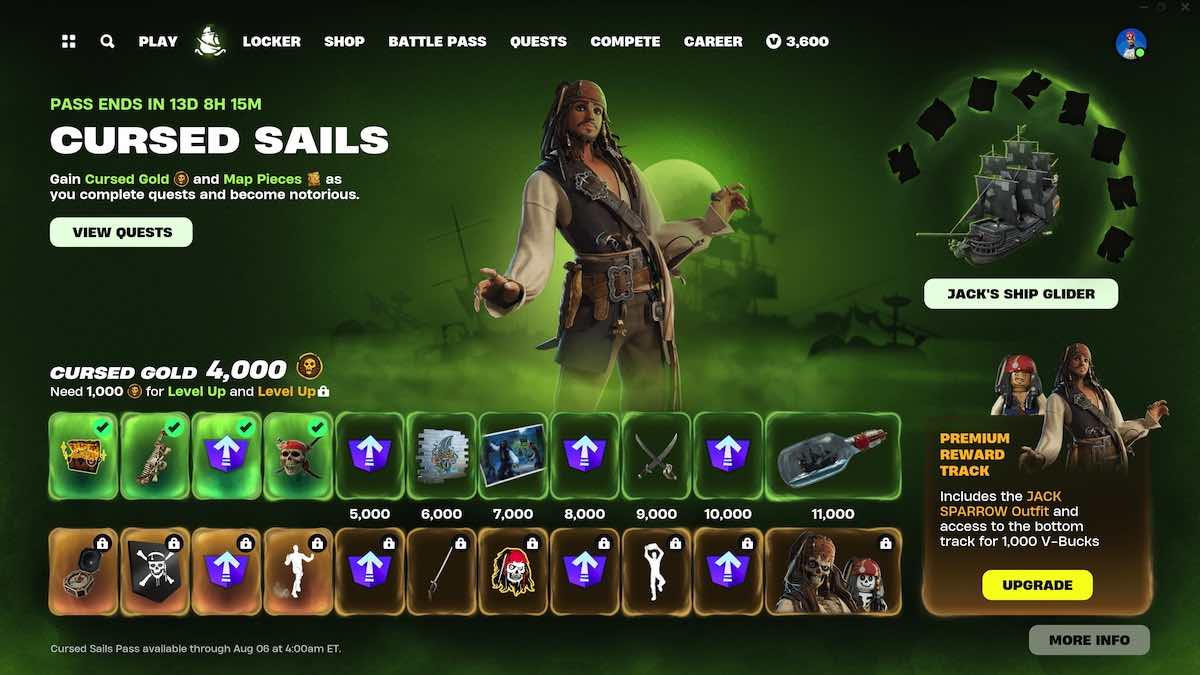Choose the crossed swords reward tile

[657, 456]
